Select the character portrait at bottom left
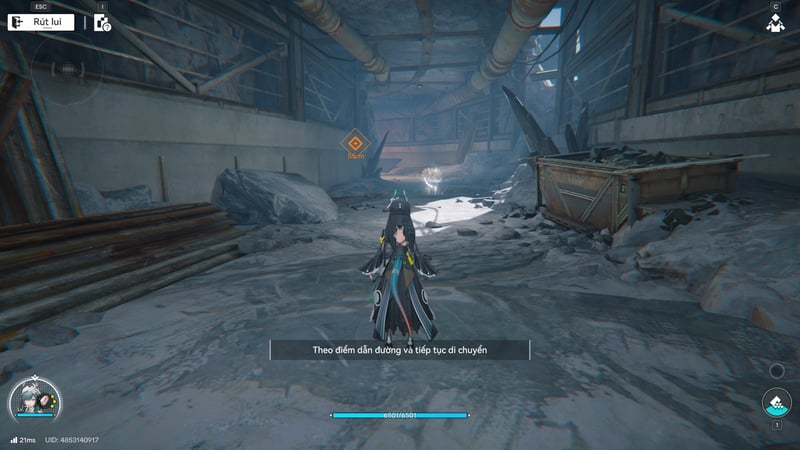The height and width of the screenshot is (450, 800). [31, 401]
